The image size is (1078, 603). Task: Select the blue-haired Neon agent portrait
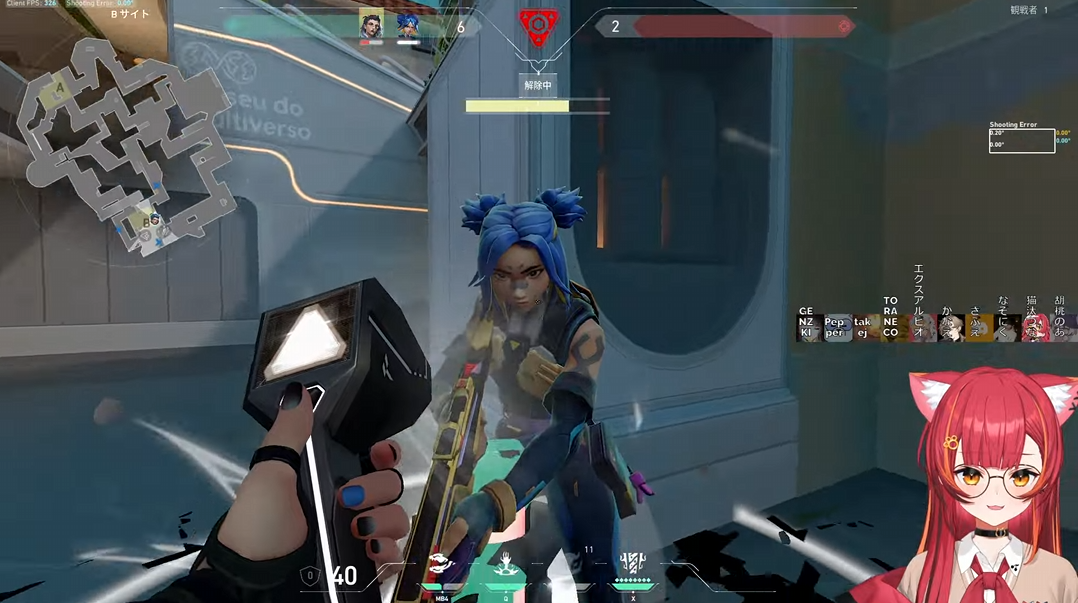407,26
